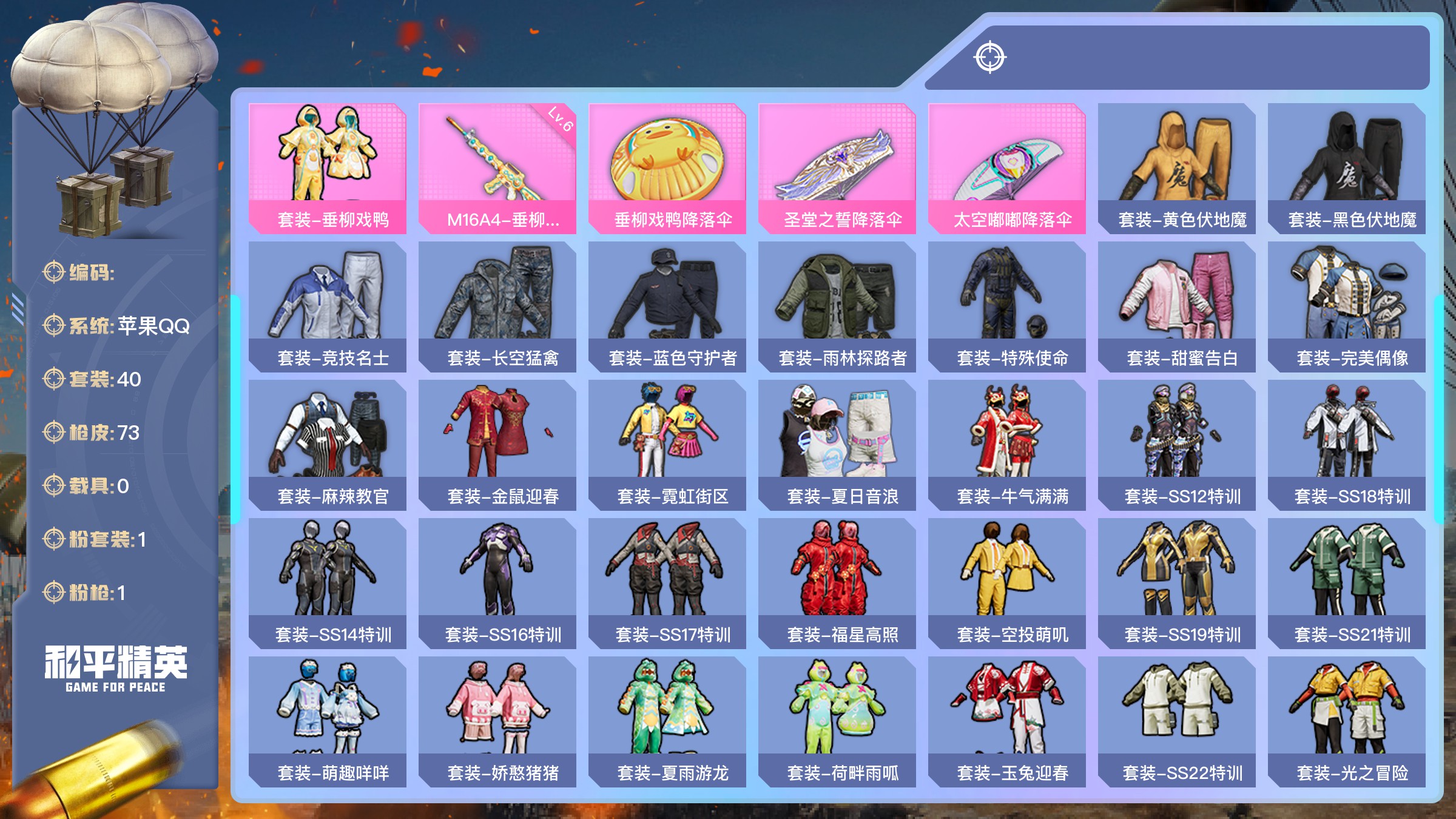Select the 套装-麻辣教官 outfit tile
The width and height of the screenshot is (1456, 819).
point(328,445)
